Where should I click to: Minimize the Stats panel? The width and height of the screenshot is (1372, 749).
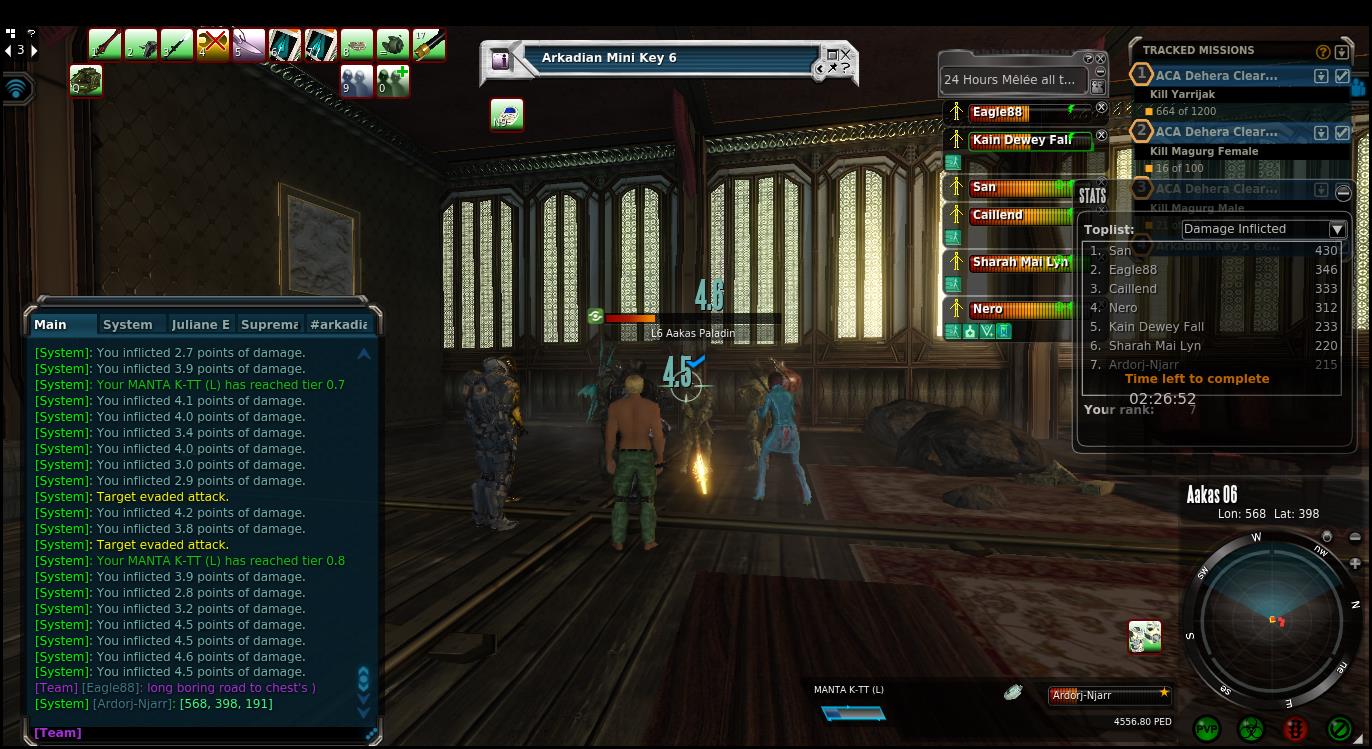point(1343,192)
